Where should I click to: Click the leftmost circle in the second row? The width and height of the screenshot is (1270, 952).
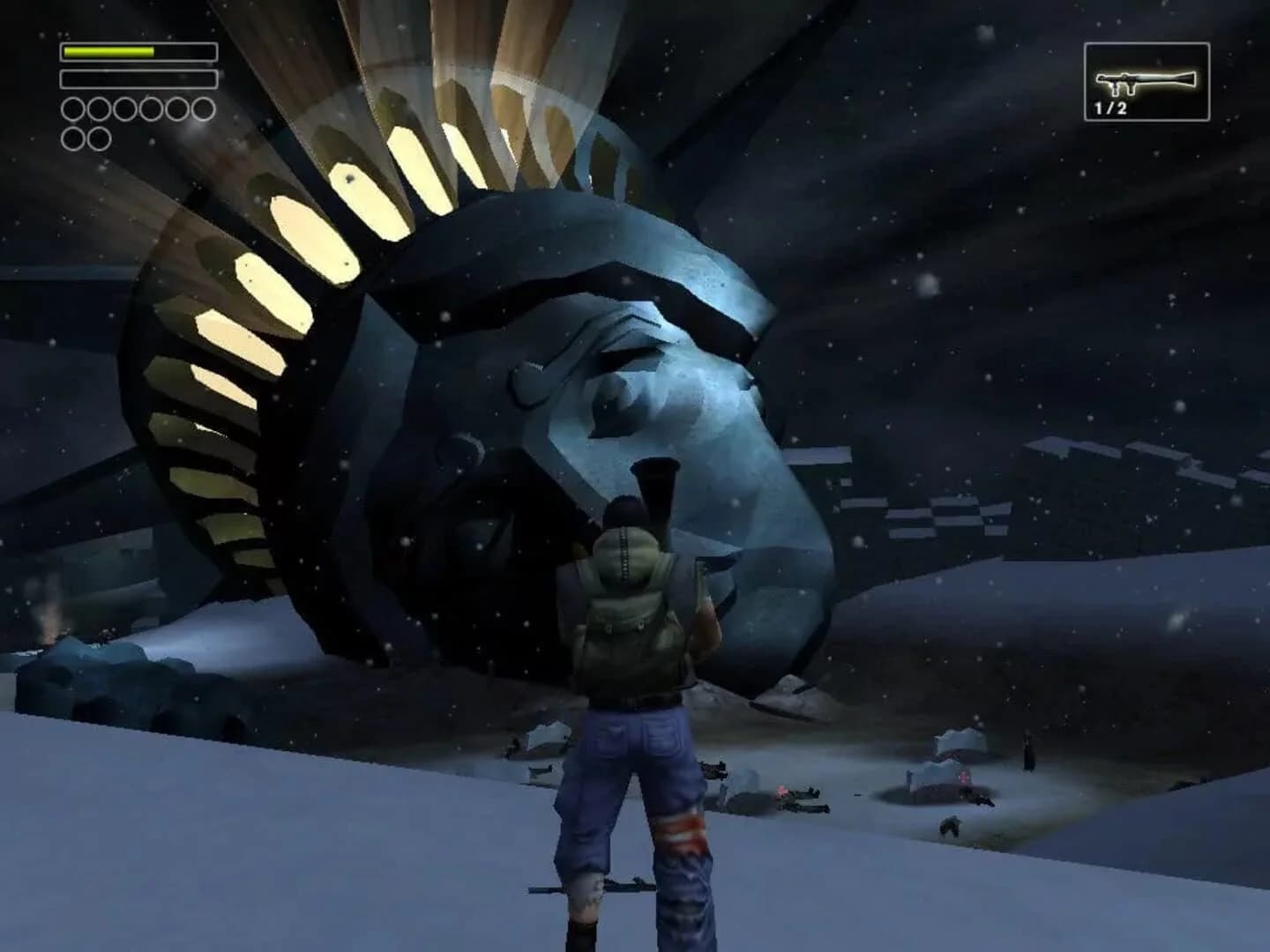pyautogui.click(x=74, y=139)
